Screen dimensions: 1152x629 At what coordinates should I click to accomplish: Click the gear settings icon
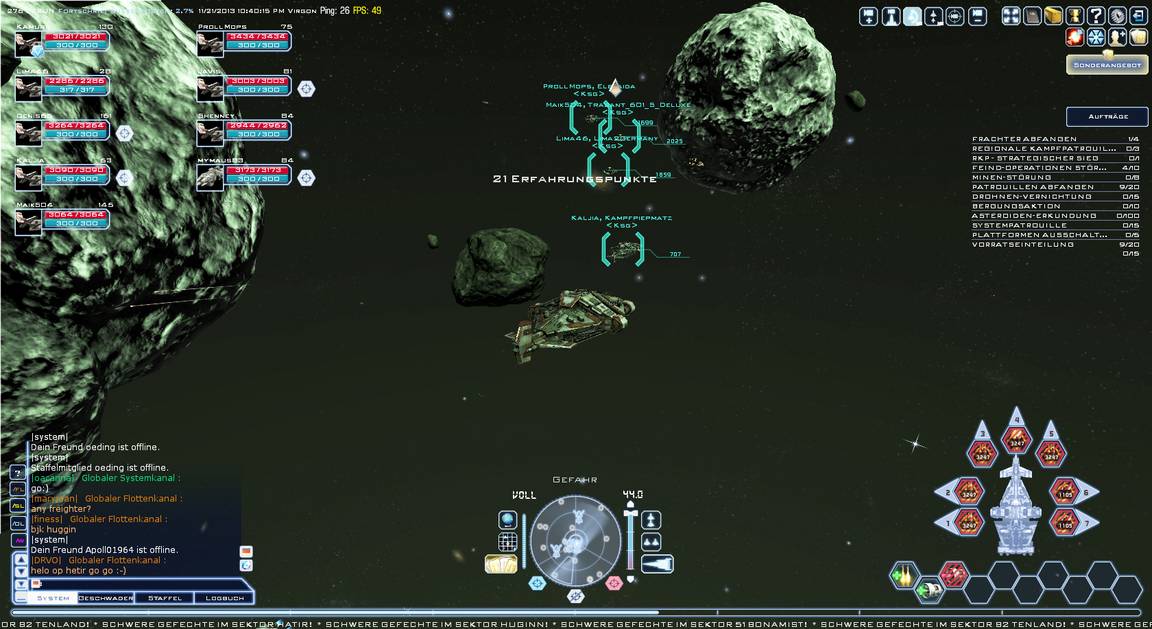pyautogui.click(x=1117, y=16)
